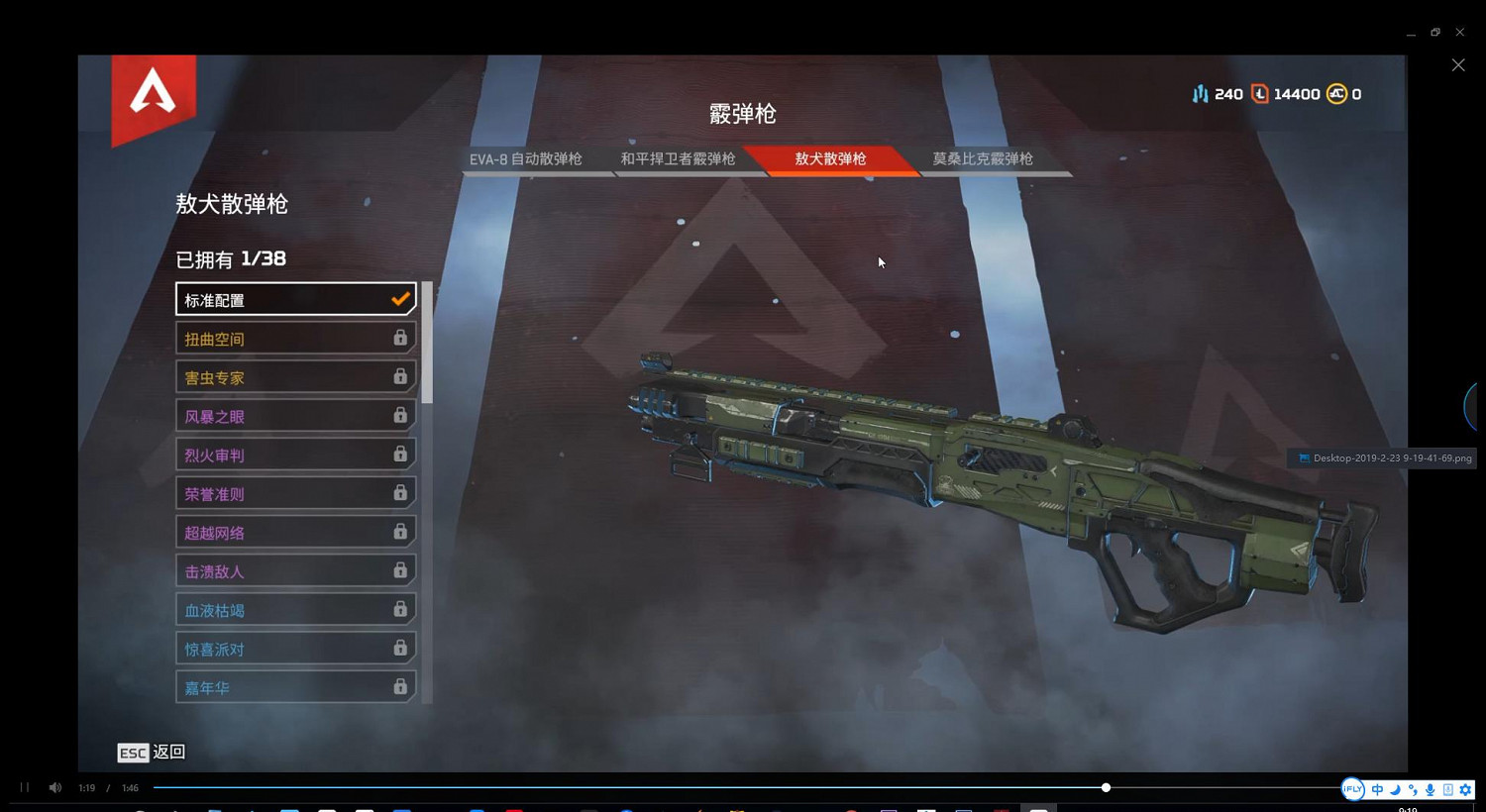Pause the video with the pause control
This screenshot has height=812, width=1486.
pos(23,787)
